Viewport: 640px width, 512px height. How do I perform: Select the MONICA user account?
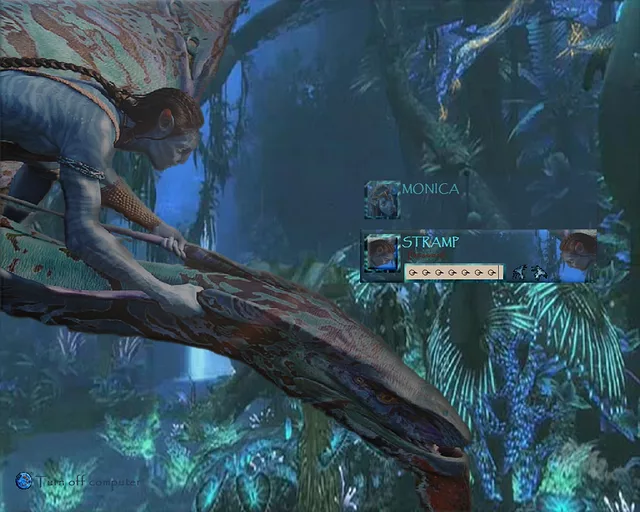pyautogui.click(x=430, y=189)
